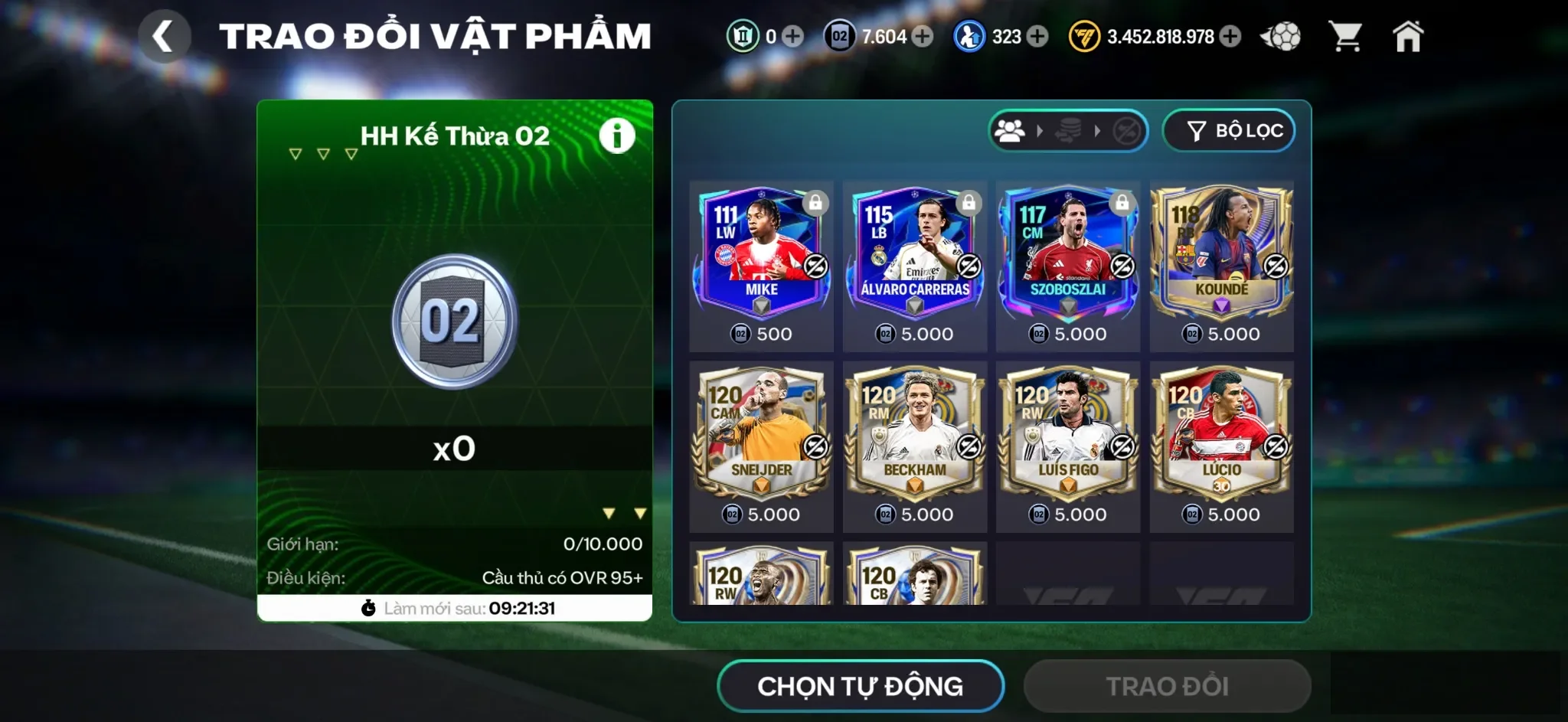The width and height of the screenshot is (1568, 722).
Task: Tap the TRAO ĐỔI button
Action: [1167, 686]
